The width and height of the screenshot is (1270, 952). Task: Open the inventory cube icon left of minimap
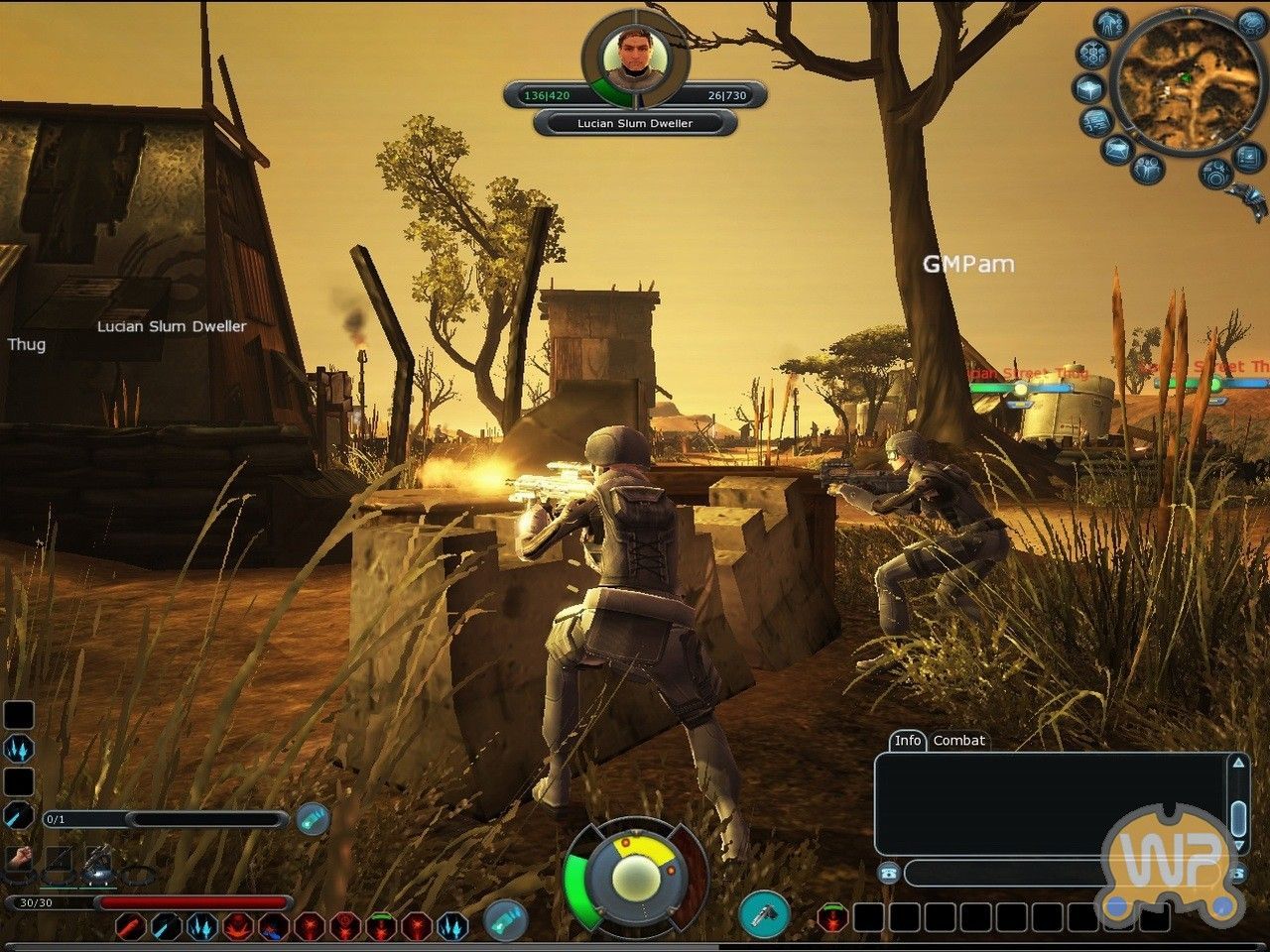pos(1087,88)
